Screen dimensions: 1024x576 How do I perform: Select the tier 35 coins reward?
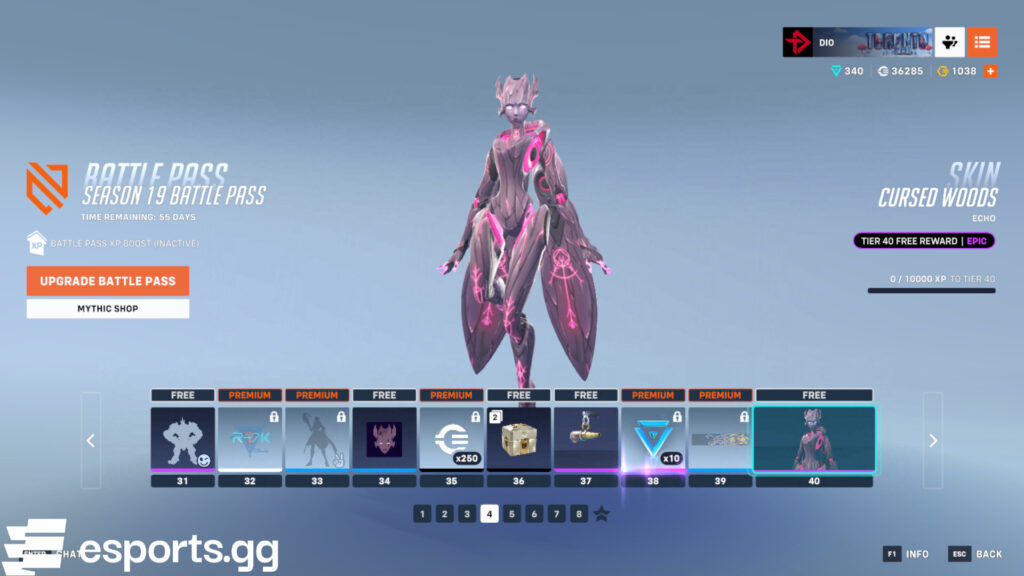point(451,438)
